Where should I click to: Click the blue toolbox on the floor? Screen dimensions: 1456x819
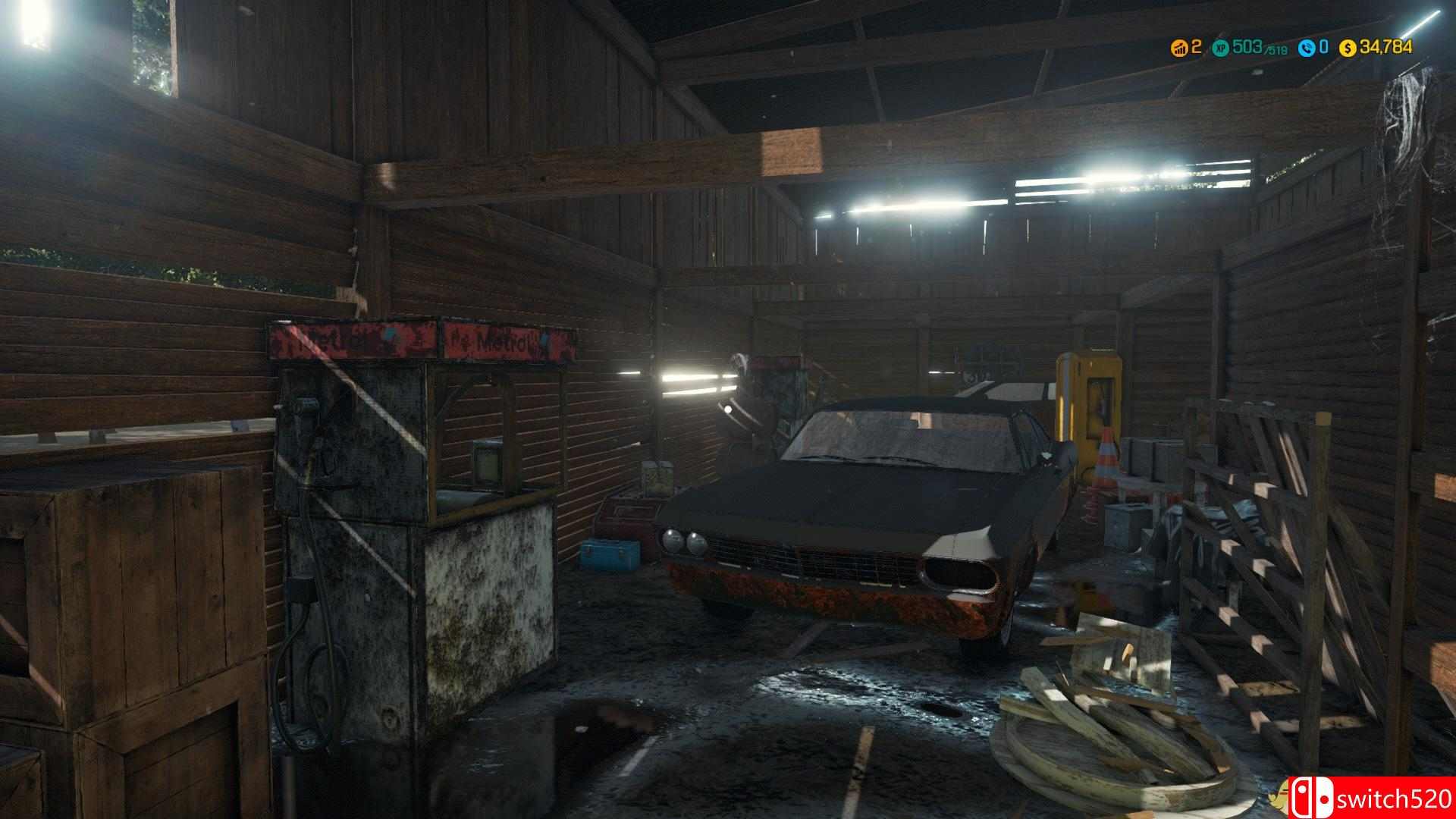(x=611, y=556)
